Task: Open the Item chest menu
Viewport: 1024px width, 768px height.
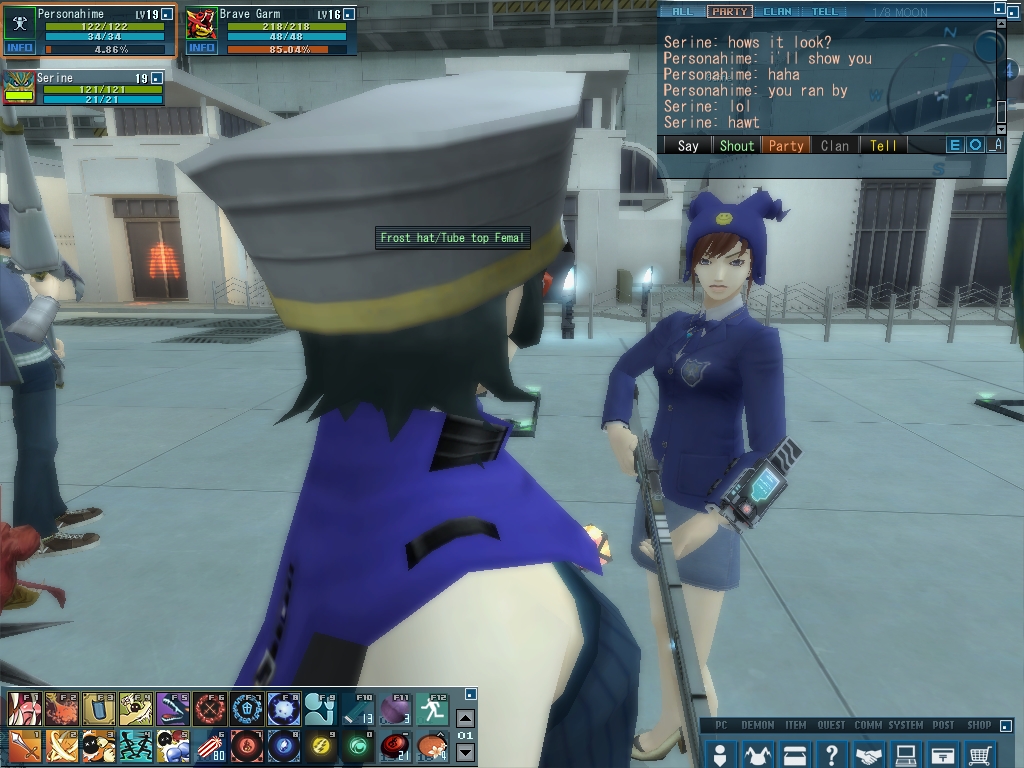Action: [x=795, y=753]
